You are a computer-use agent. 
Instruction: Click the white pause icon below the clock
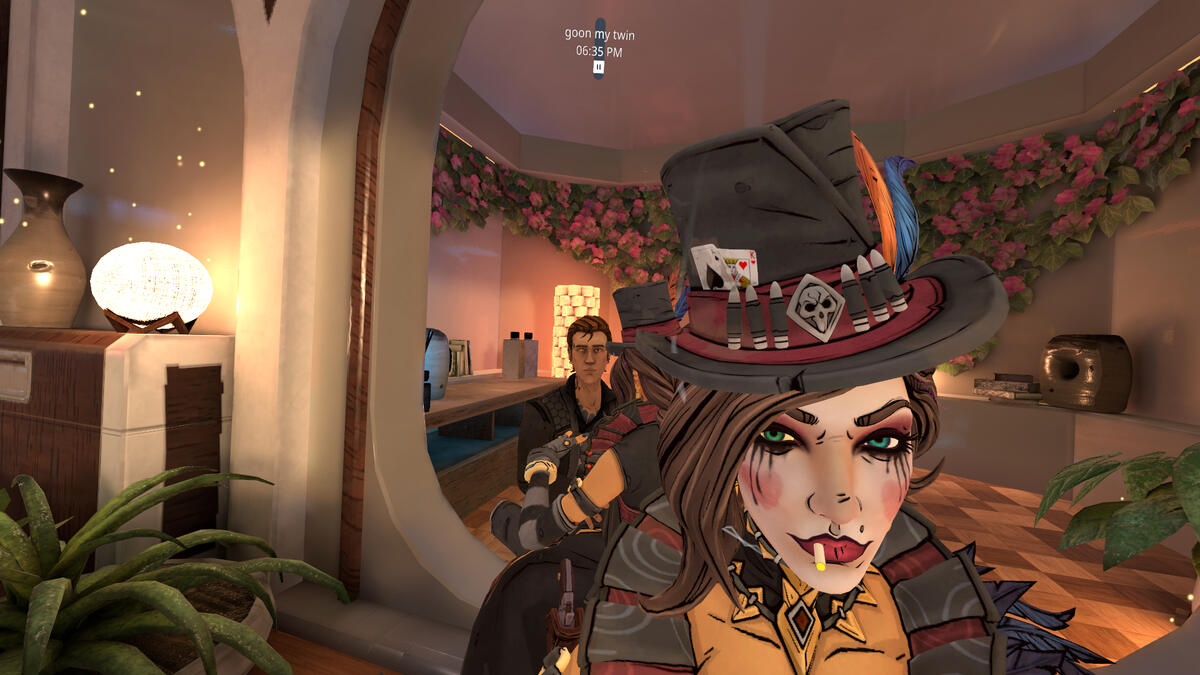point(598,67)
